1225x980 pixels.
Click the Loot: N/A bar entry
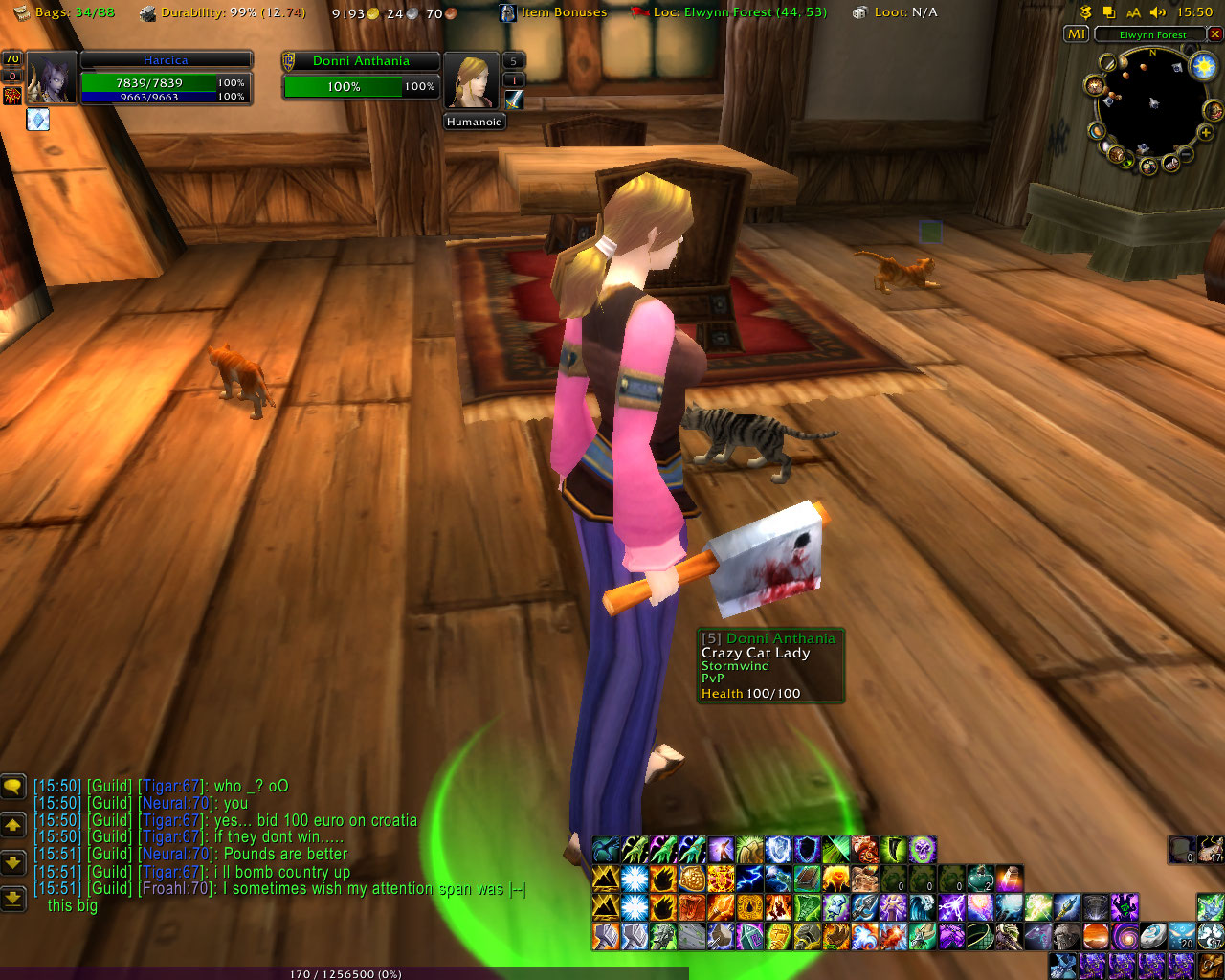click(895, 12)
